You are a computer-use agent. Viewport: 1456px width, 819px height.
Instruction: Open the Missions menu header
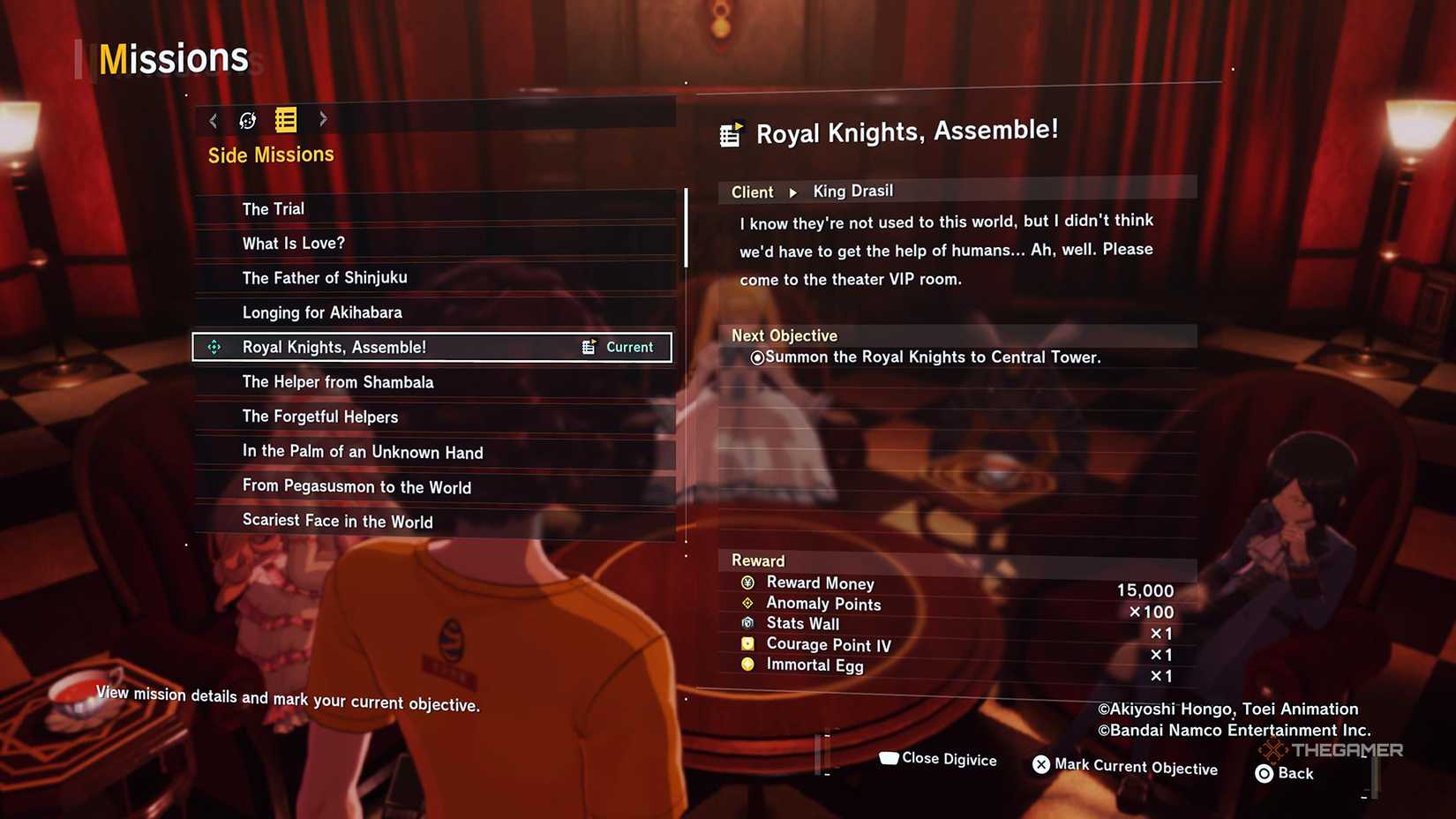[x=173, y=58]
